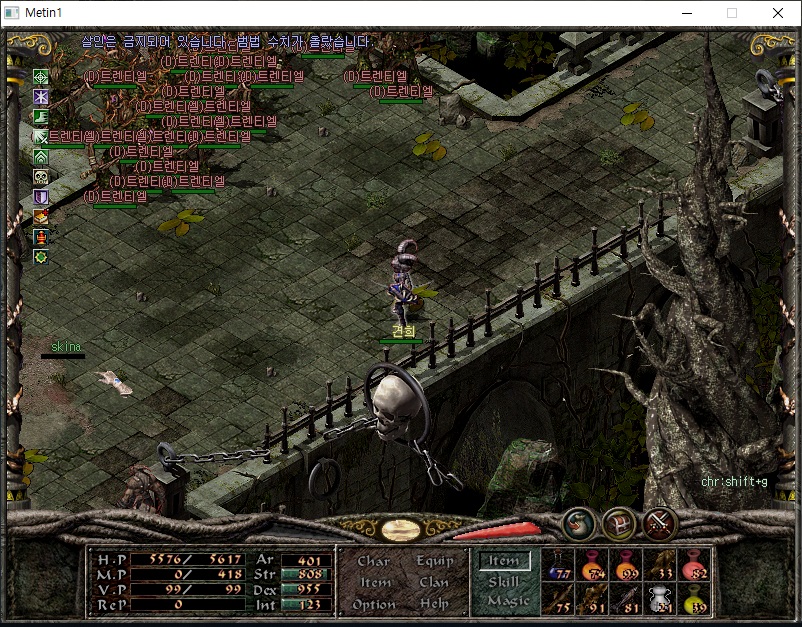Click the crosshair target buff icon
802x627 pixels.
point(41,76)
